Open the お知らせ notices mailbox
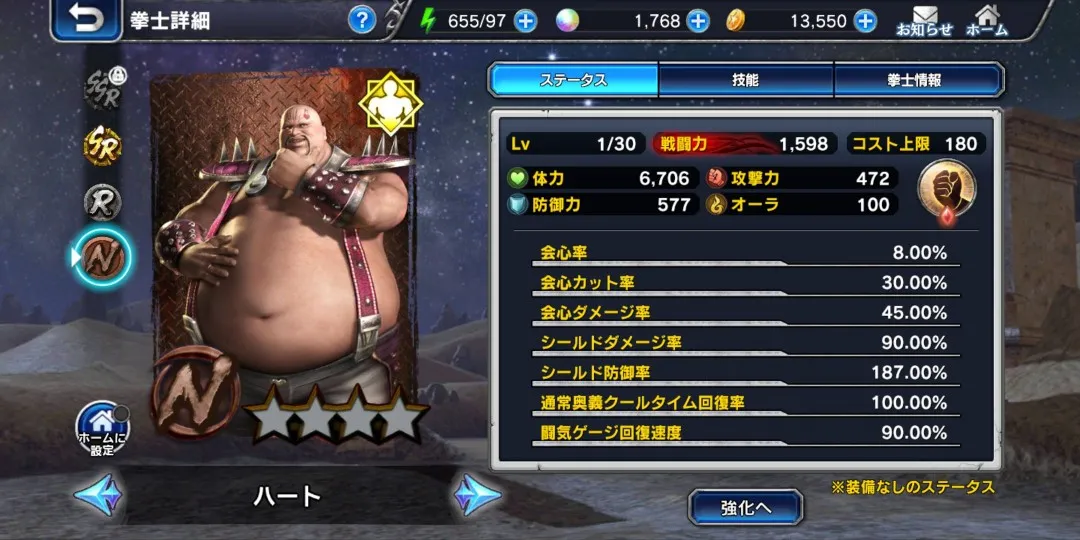Image resolution: width=1080 pixels, height=540 pixels. 924,20
